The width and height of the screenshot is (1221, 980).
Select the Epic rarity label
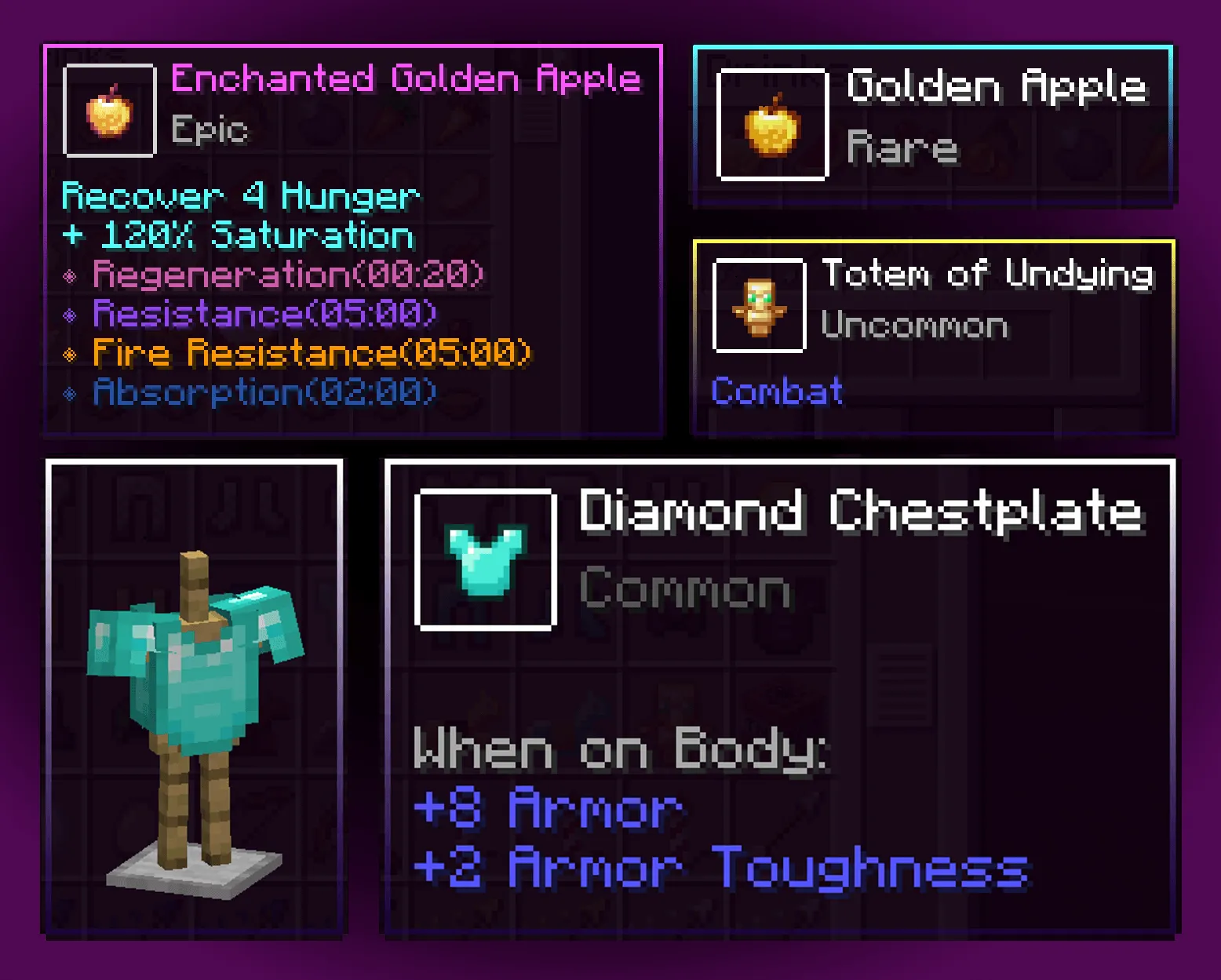point(210,129)
